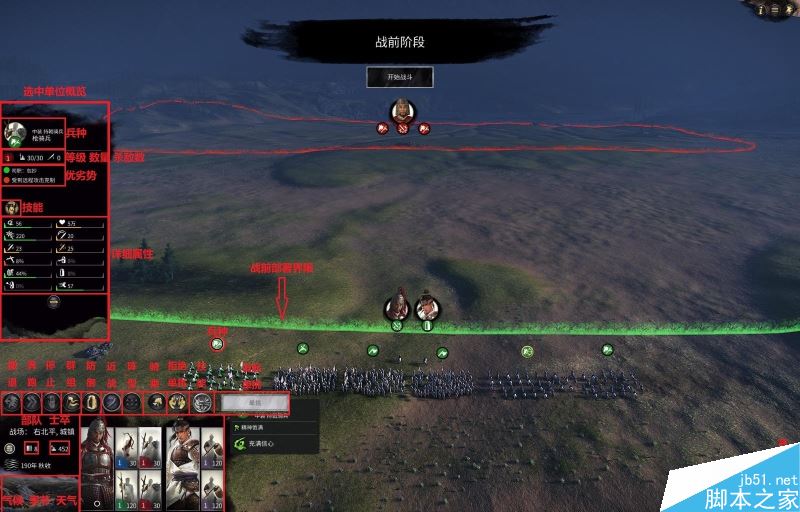Activate the first formation command icon
Image resolution: width=800 pixels, height=512 pixels.
tap(11, 401)
